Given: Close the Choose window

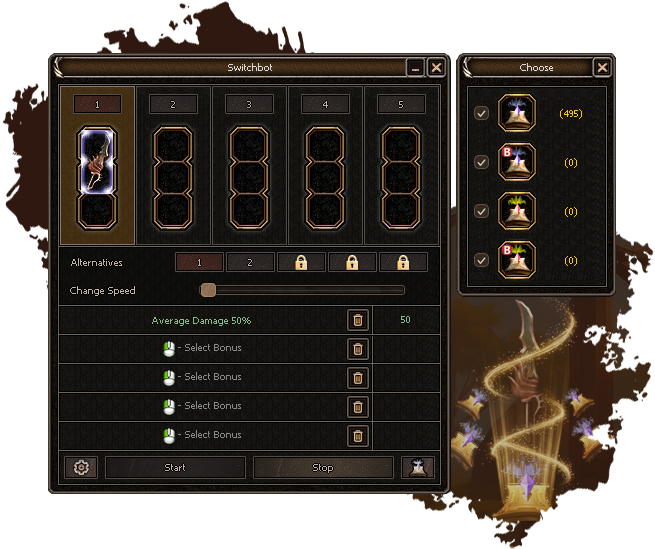Looking at the screenshot, I should (x=601, y=67).
